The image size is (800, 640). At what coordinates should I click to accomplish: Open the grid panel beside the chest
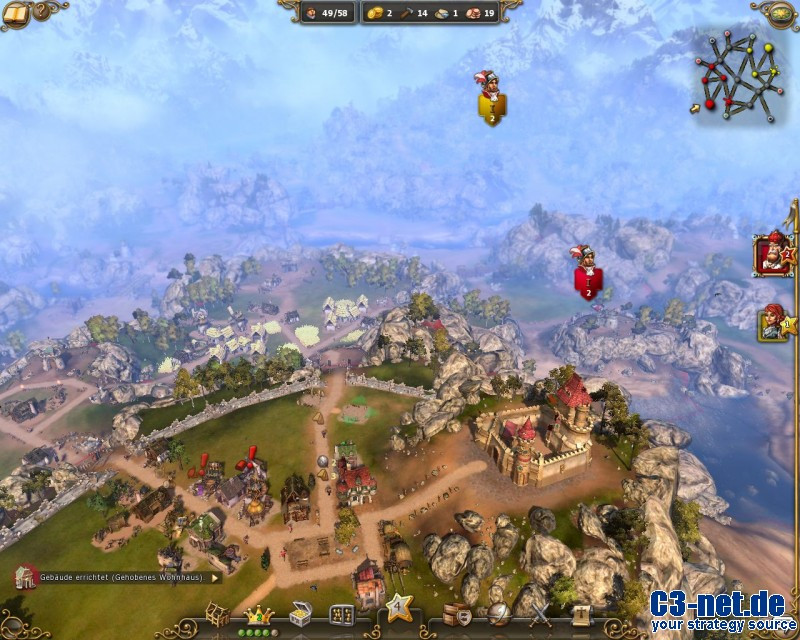click(342, 614)
